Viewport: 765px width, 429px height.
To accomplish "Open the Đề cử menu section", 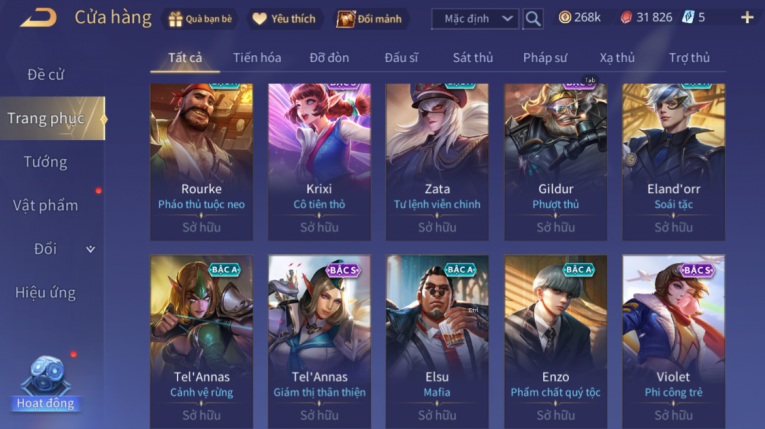I will tap(46, 75).
